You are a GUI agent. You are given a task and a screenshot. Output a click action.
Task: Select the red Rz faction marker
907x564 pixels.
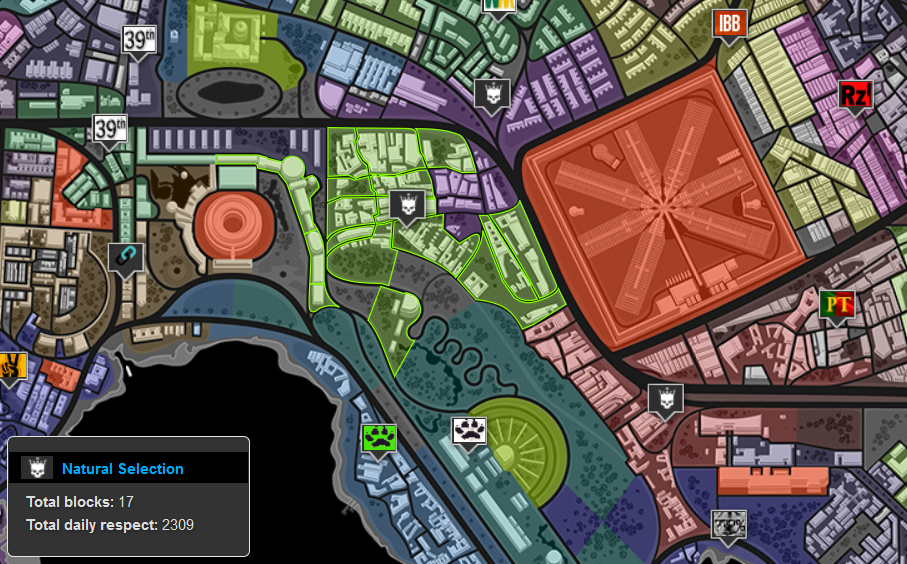(855, 96)
